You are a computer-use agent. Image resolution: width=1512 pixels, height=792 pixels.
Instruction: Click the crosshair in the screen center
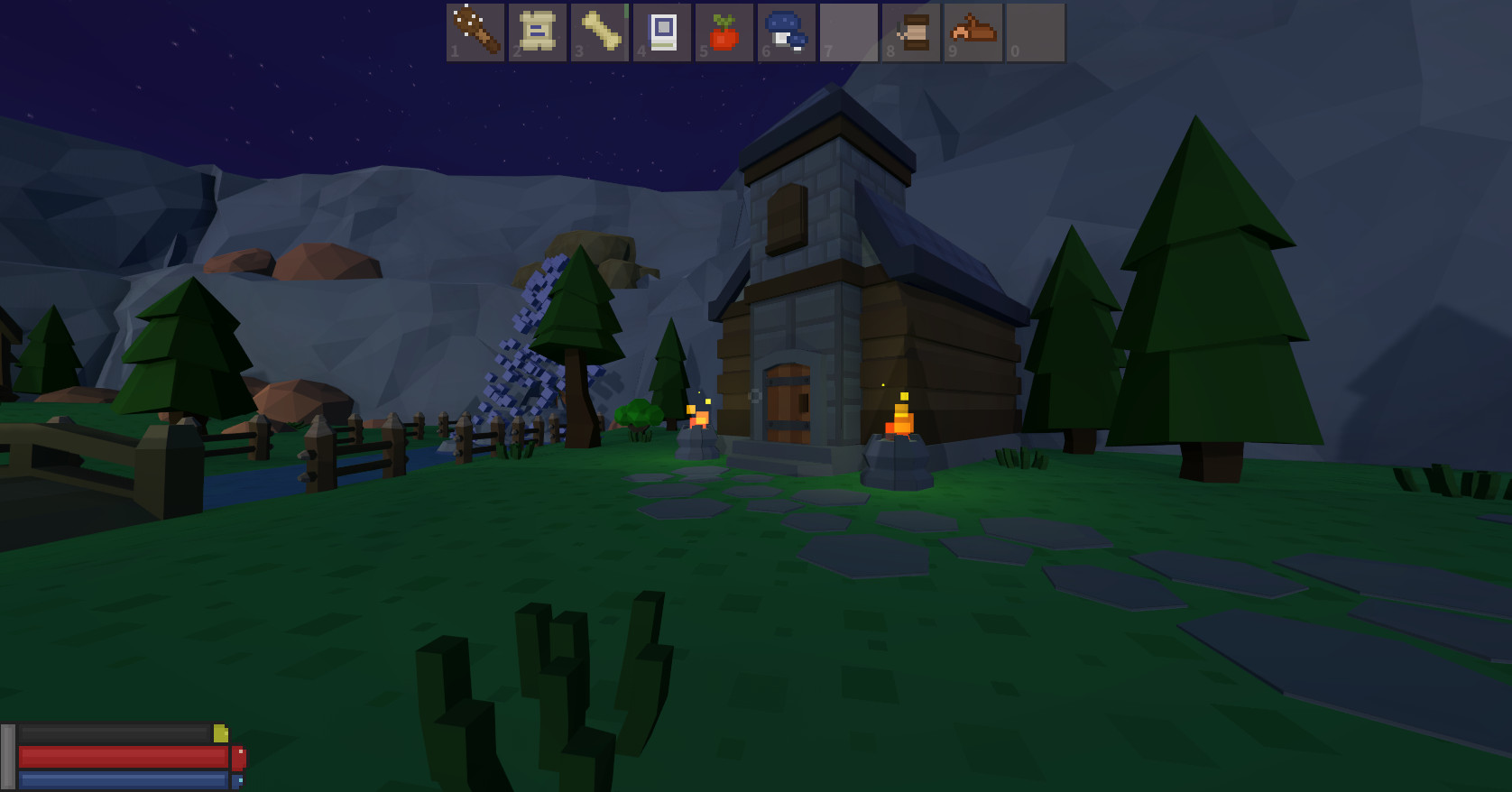coord(754,395)
